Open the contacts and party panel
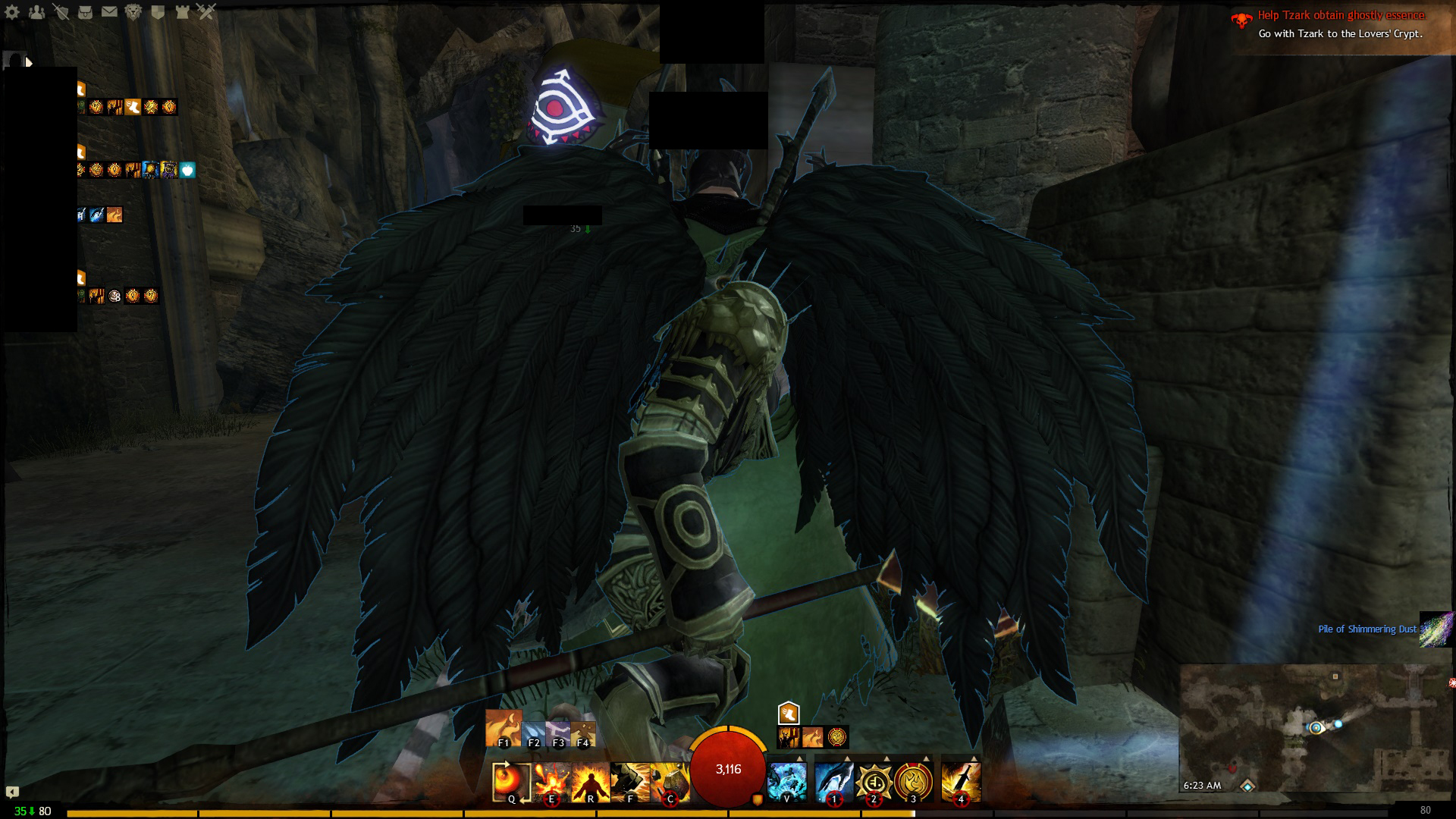Screen dimensions: 1456x819 (36, 12)
